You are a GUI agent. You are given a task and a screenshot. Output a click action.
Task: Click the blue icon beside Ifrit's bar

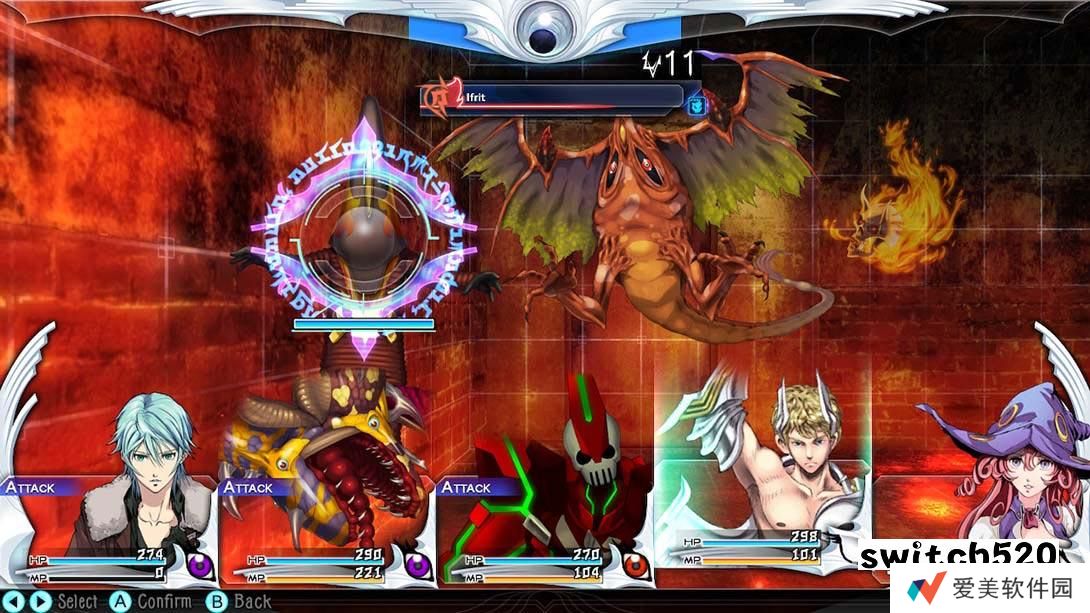[x=697, y=102]
